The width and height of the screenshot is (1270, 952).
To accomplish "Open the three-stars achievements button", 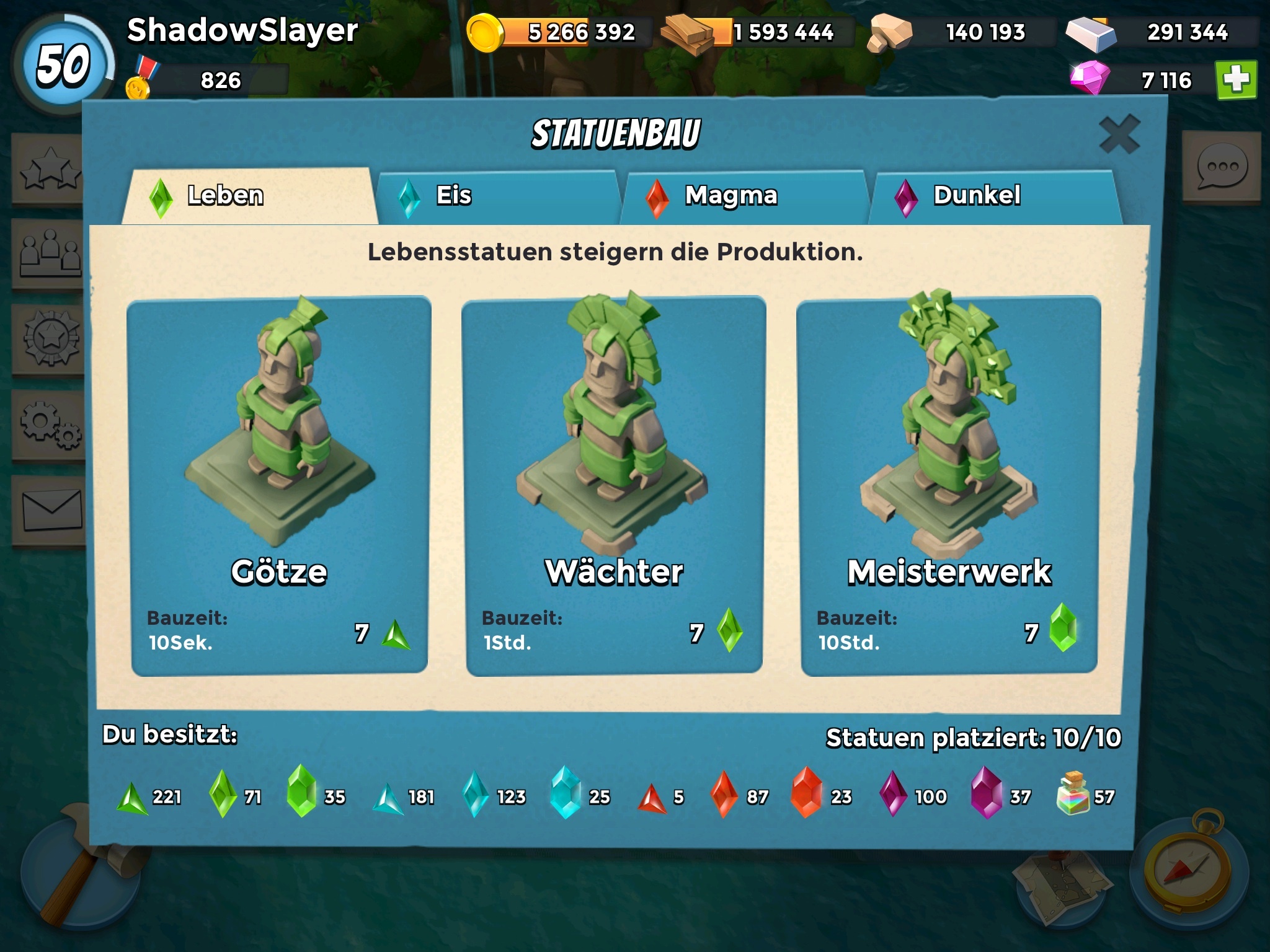I will click(x=50, y=169).
